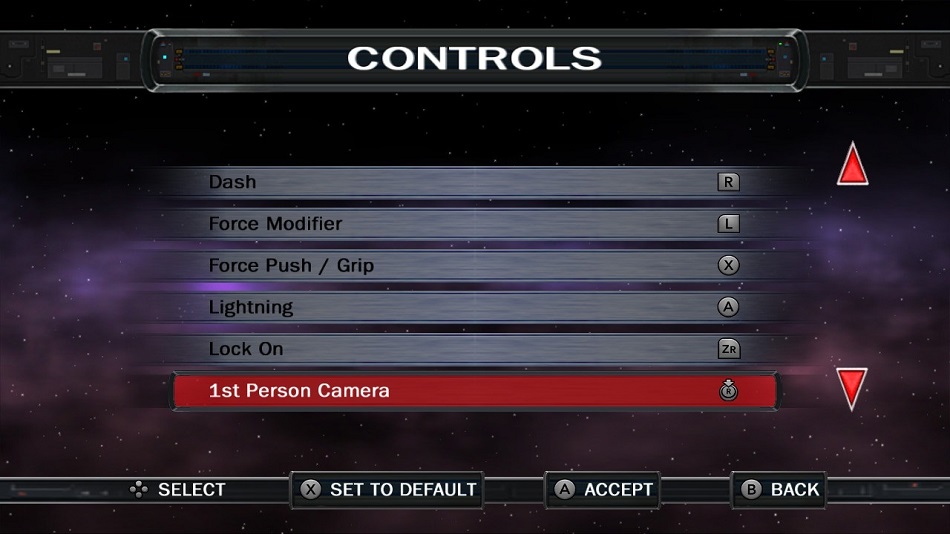Go back using the Back button
The width and height of the screenshot is (950, 534).
[780, 490]
